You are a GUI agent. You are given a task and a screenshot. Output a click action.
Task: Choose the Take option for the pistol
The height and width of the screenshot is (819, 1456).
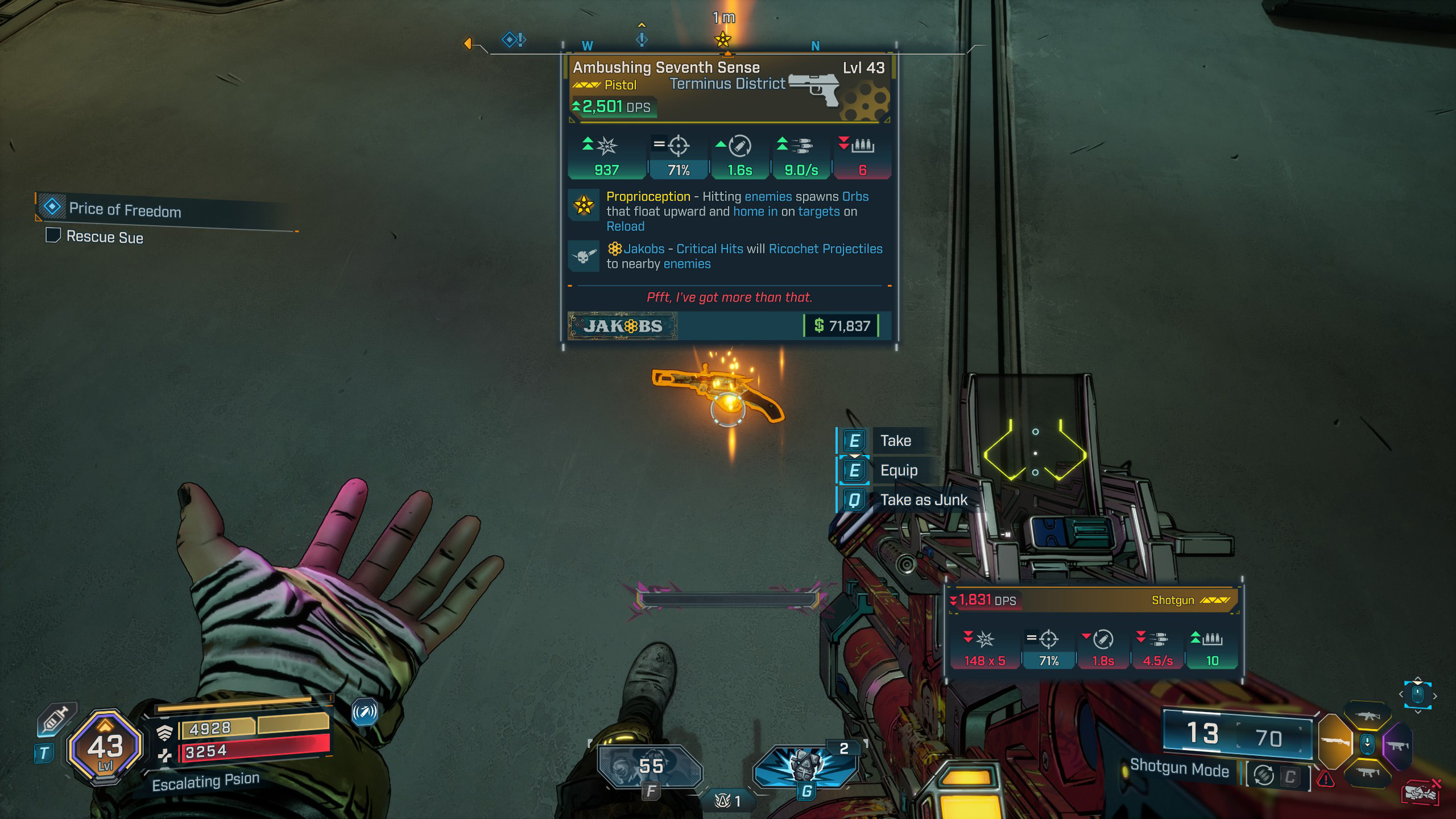tap(895, 441)
